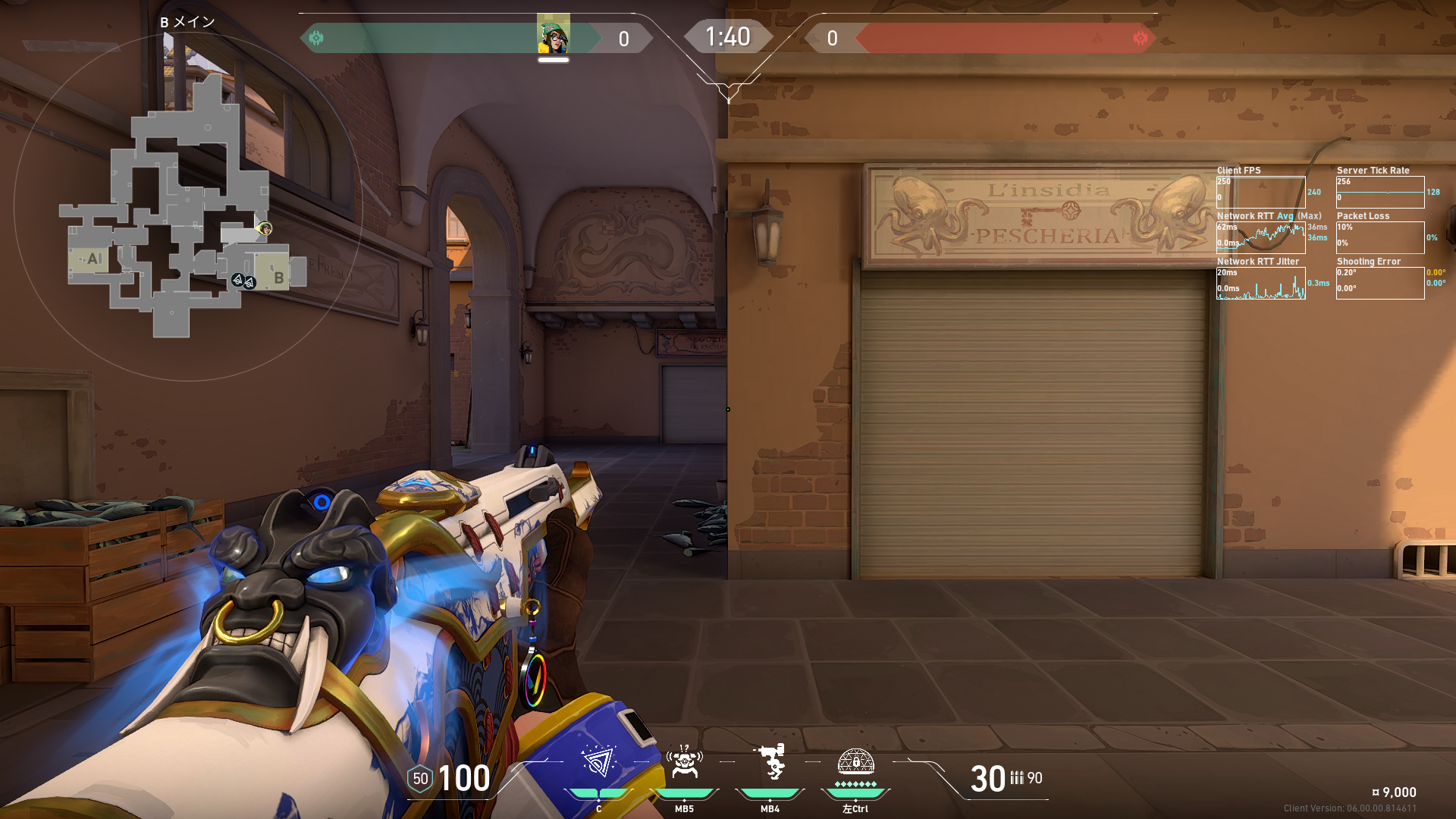Click the green team emblem on the scorebar

tap(316, 38)
